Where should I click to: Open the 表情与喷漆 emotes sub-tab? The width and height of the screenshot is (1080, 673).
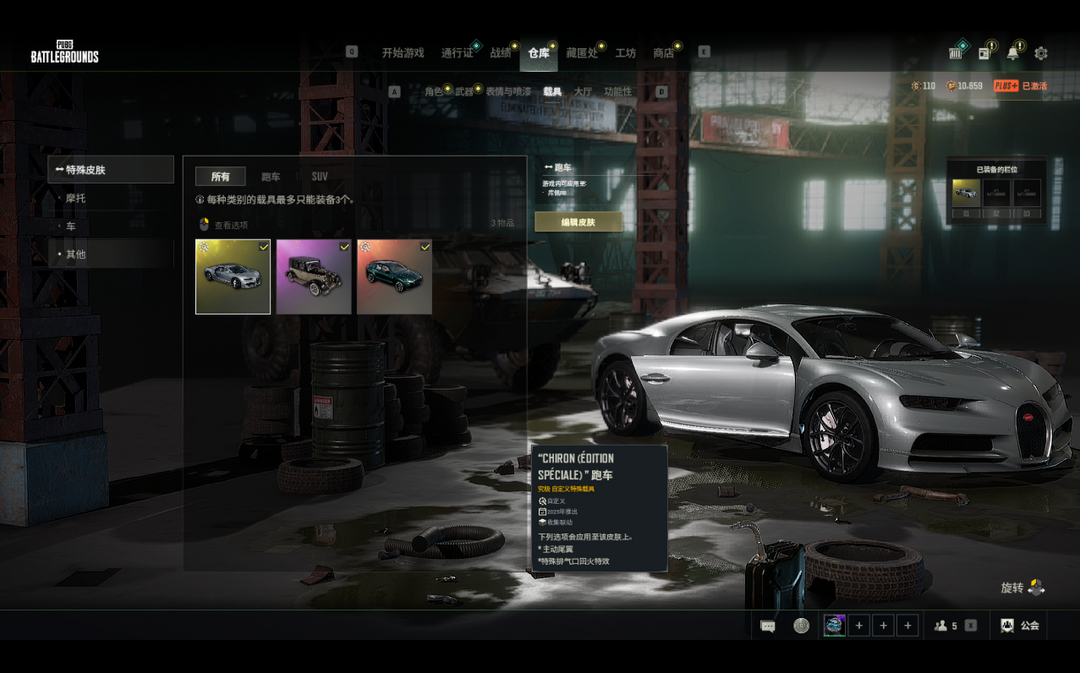[x=508, y=92]
